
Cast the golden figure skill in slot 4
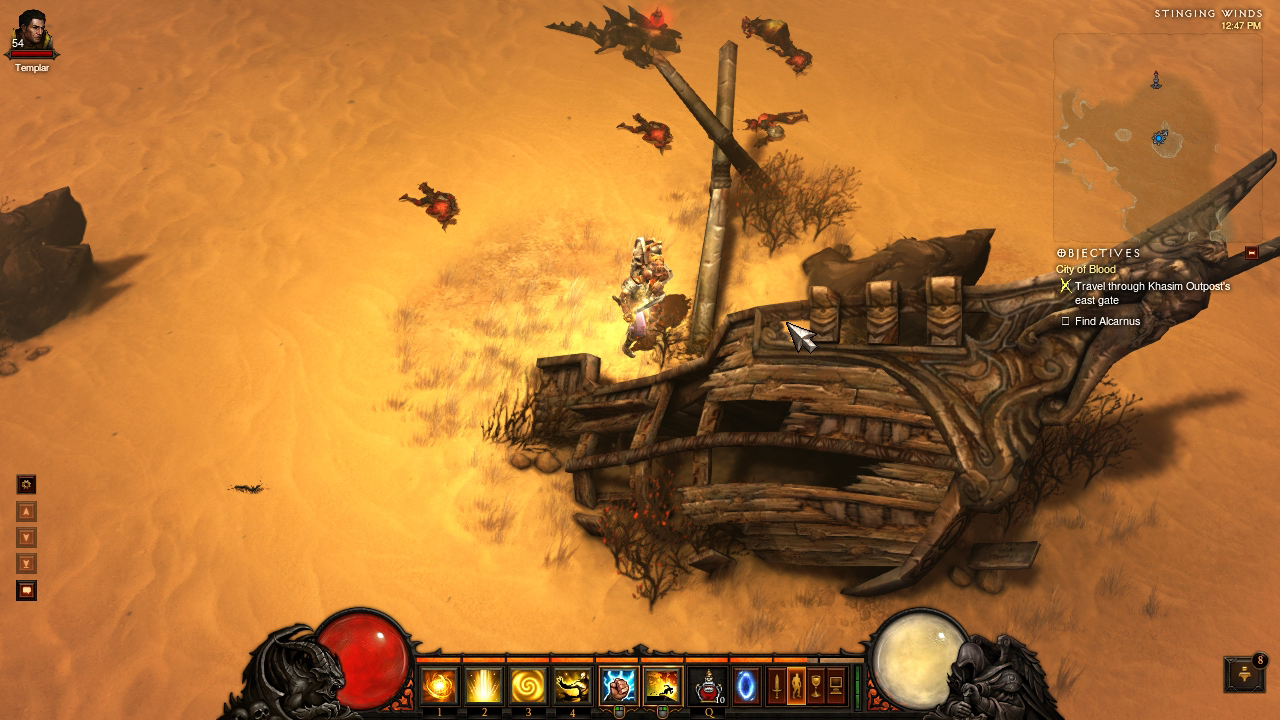[x=573, y=686]
